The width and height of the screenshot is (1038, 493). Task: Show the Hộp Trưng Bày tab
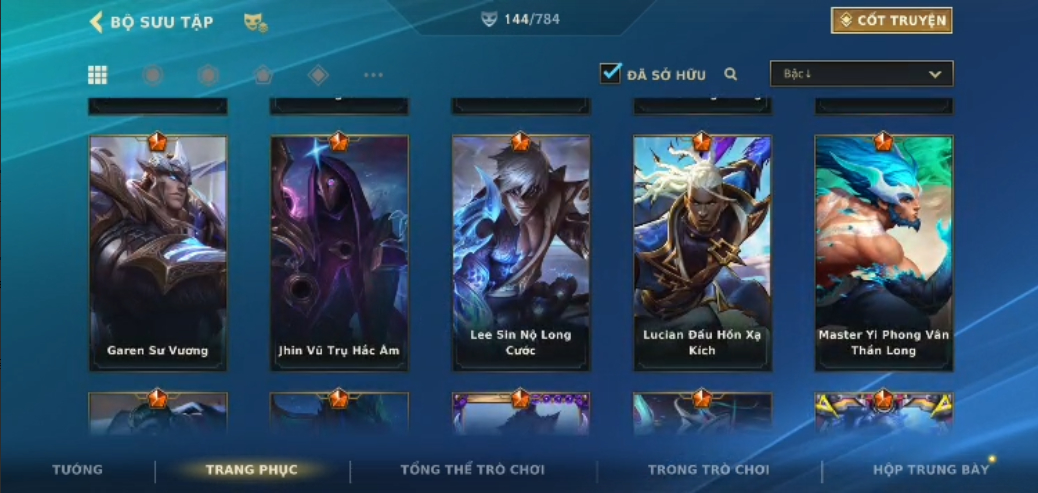tap(929, 469)
